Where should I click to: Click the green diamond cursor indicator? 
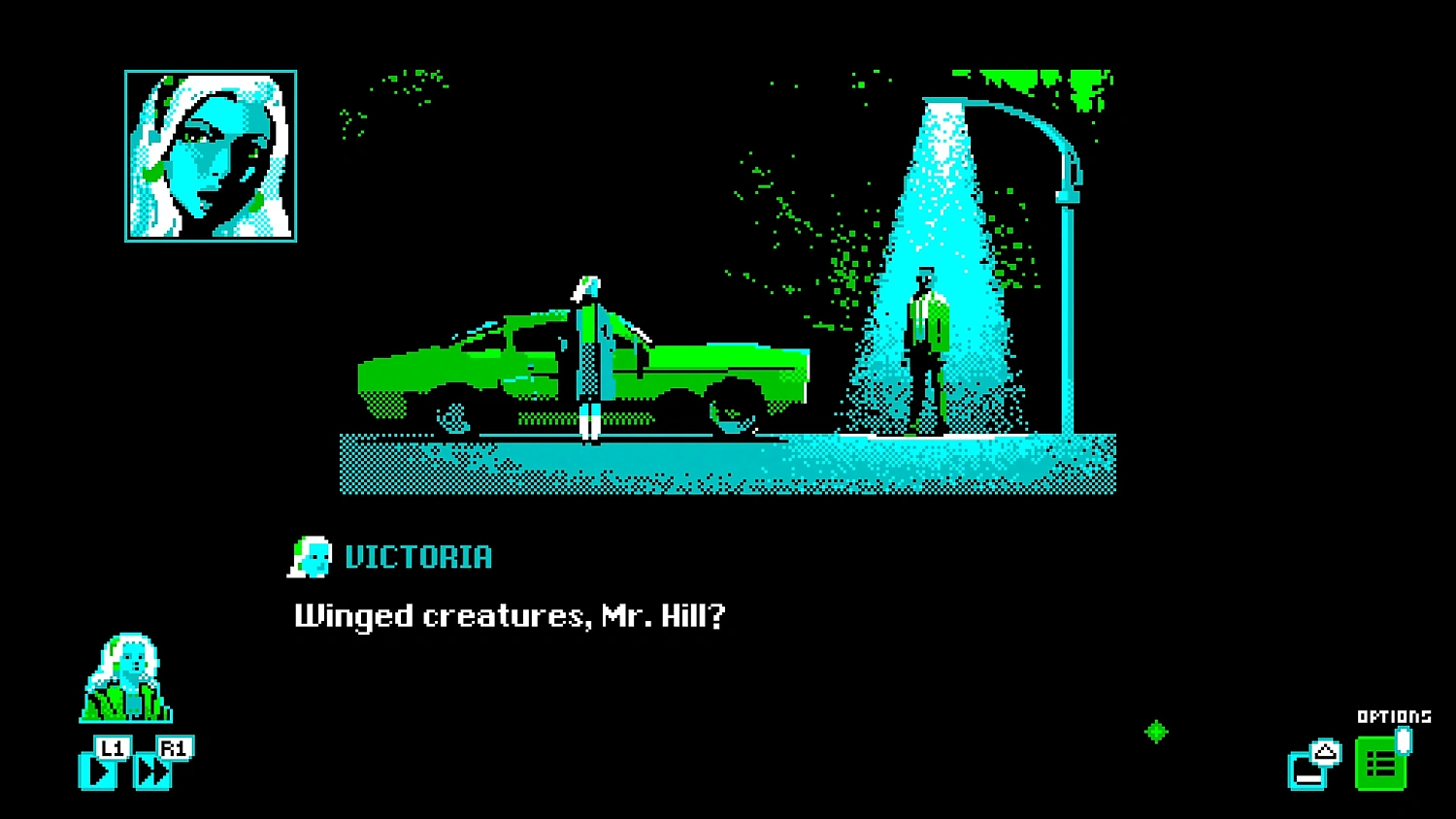point(1157,733)
